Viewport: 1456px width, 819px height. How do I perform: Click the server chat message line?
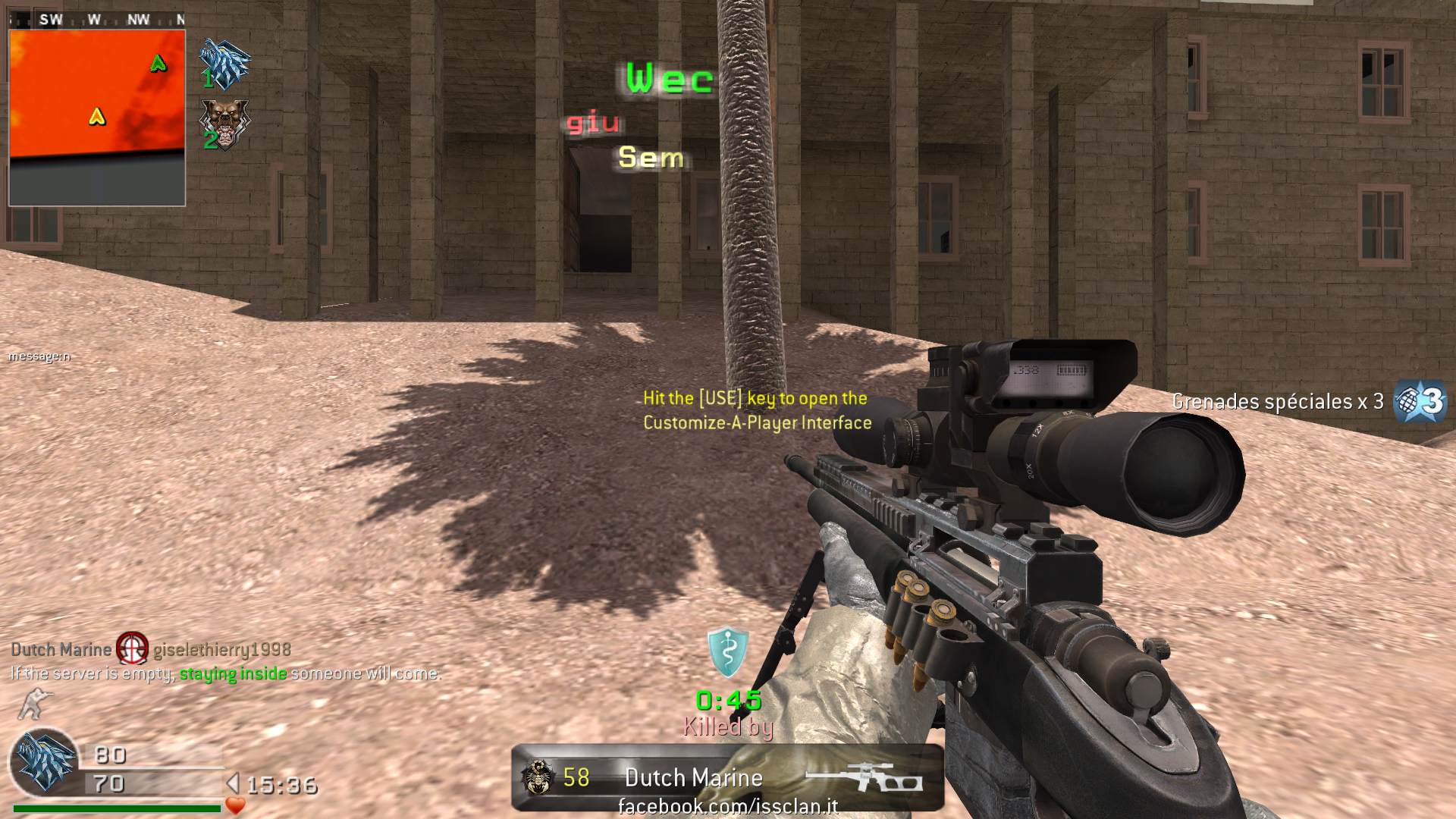point(225,673)
